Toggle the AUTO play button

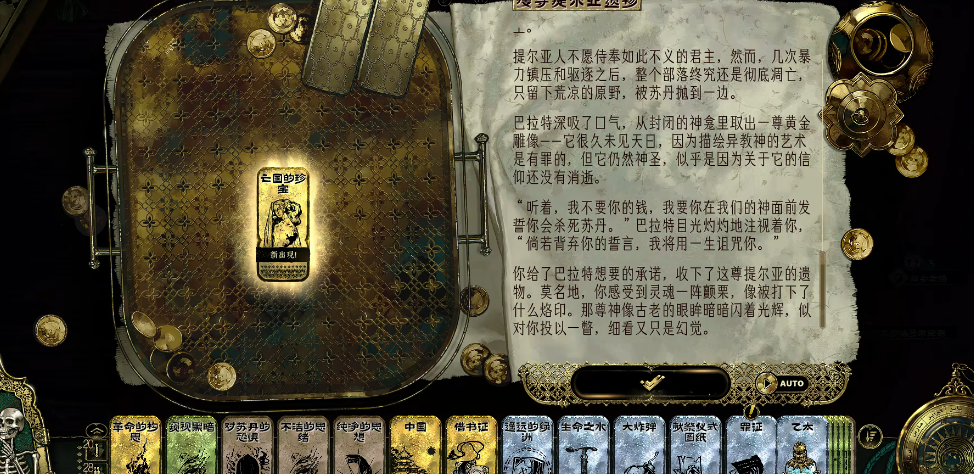(781, 383)
